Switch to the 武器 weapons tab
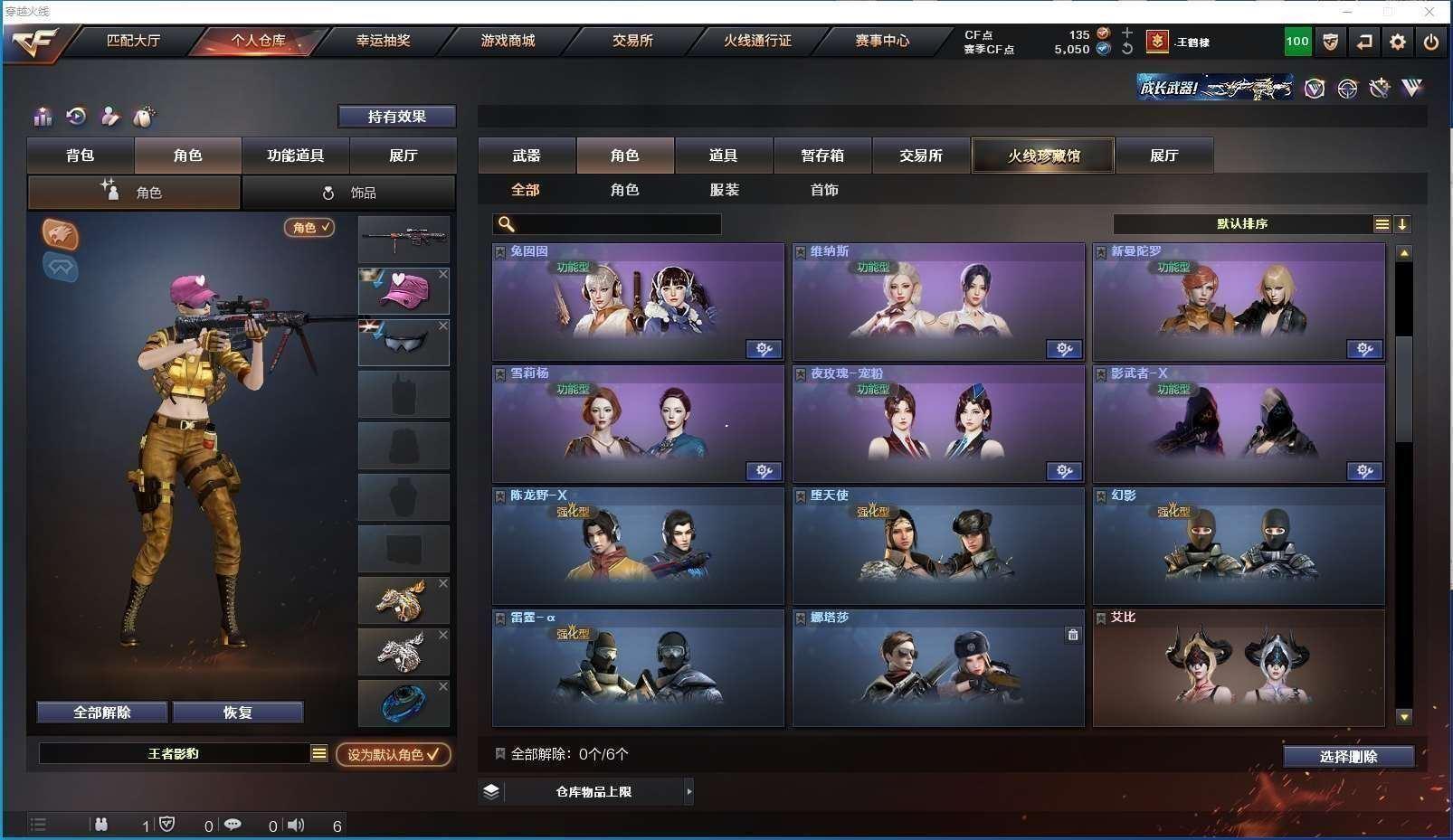Screen dimensions: 1453x840 click(527, 156)
